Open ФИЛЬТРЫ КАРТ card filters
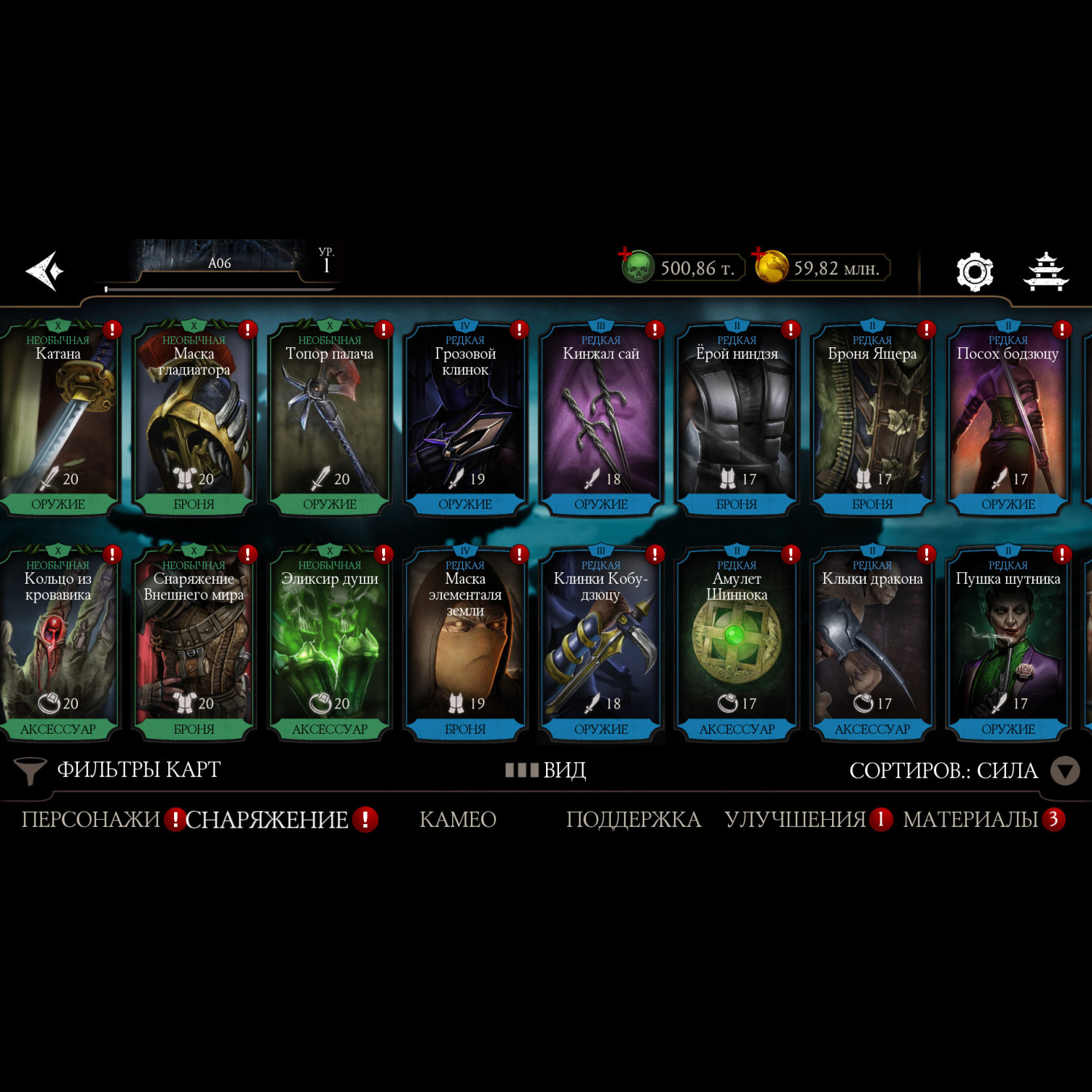 point(118,770)
